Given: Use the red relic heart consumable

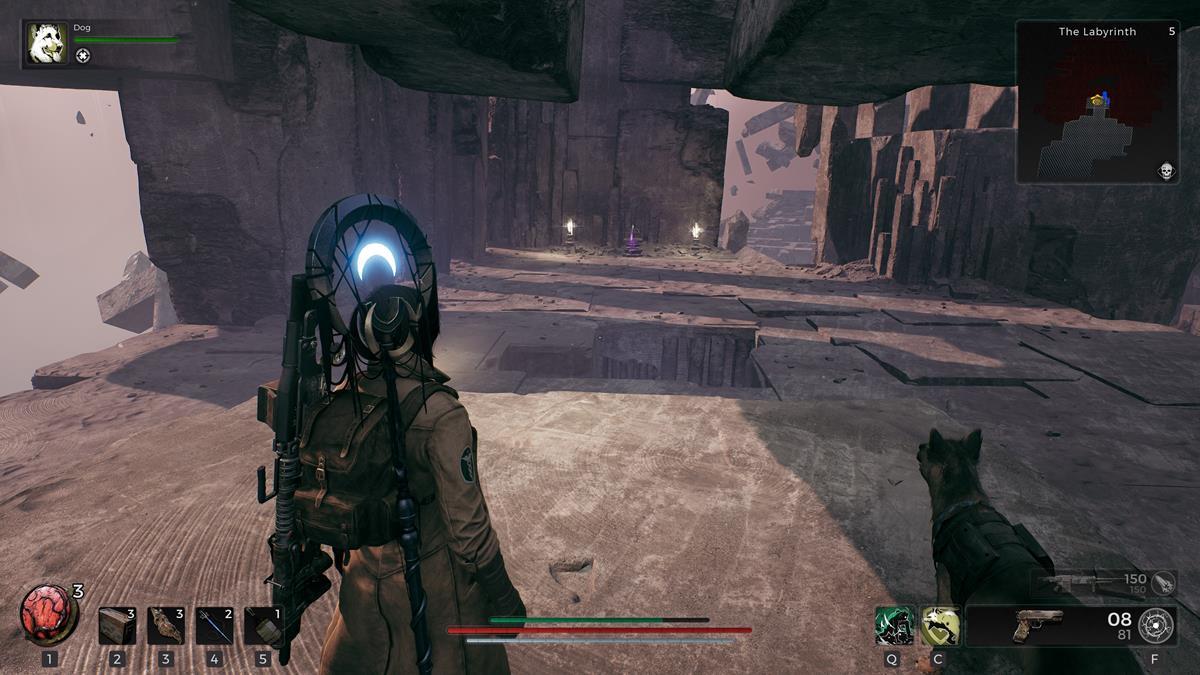Looking at the screenshot, I should 48,614.
